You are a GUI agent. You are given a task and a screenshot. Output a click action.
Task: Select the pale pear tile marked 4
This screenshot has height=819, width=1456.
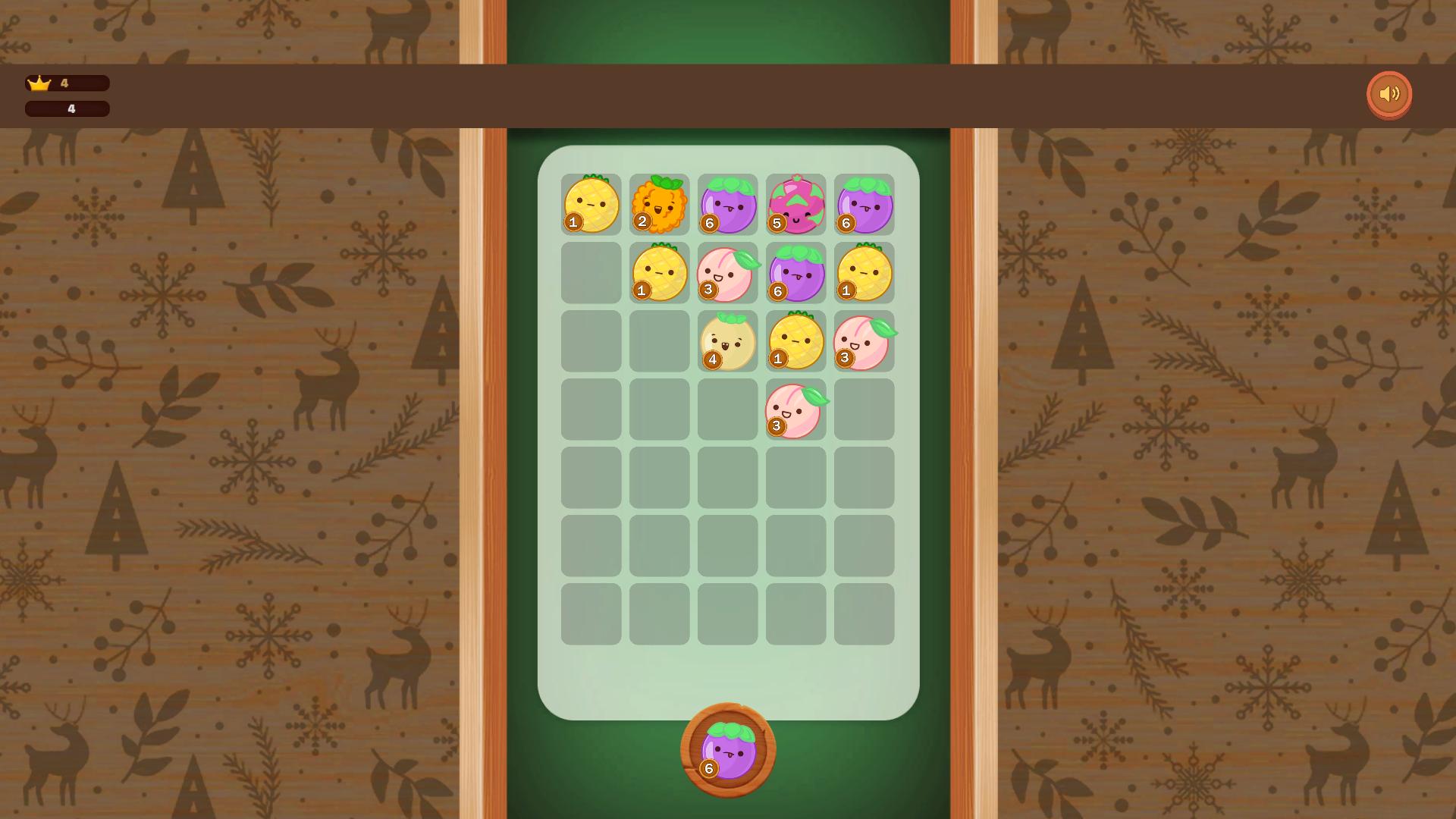pyautogui.click(x=728, y=343)
